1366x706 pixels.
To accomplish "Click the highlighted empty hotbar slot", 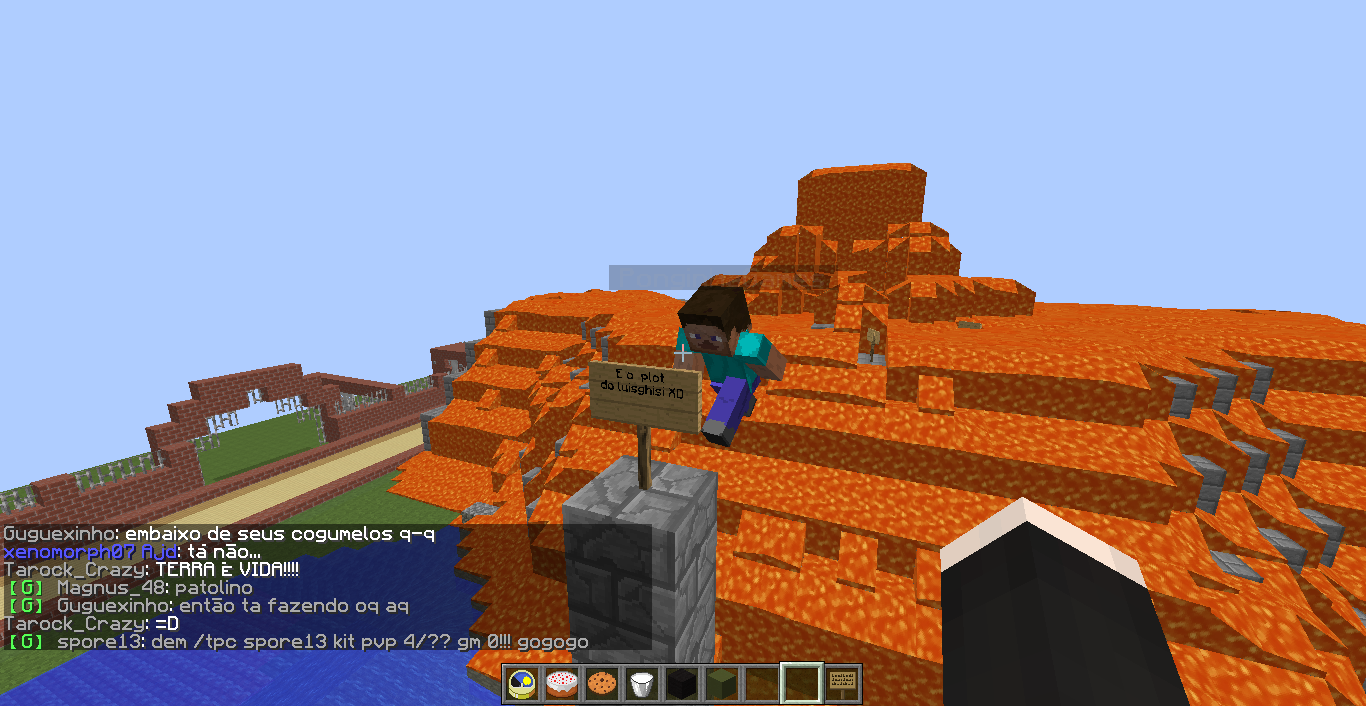I will coord(802,684).
